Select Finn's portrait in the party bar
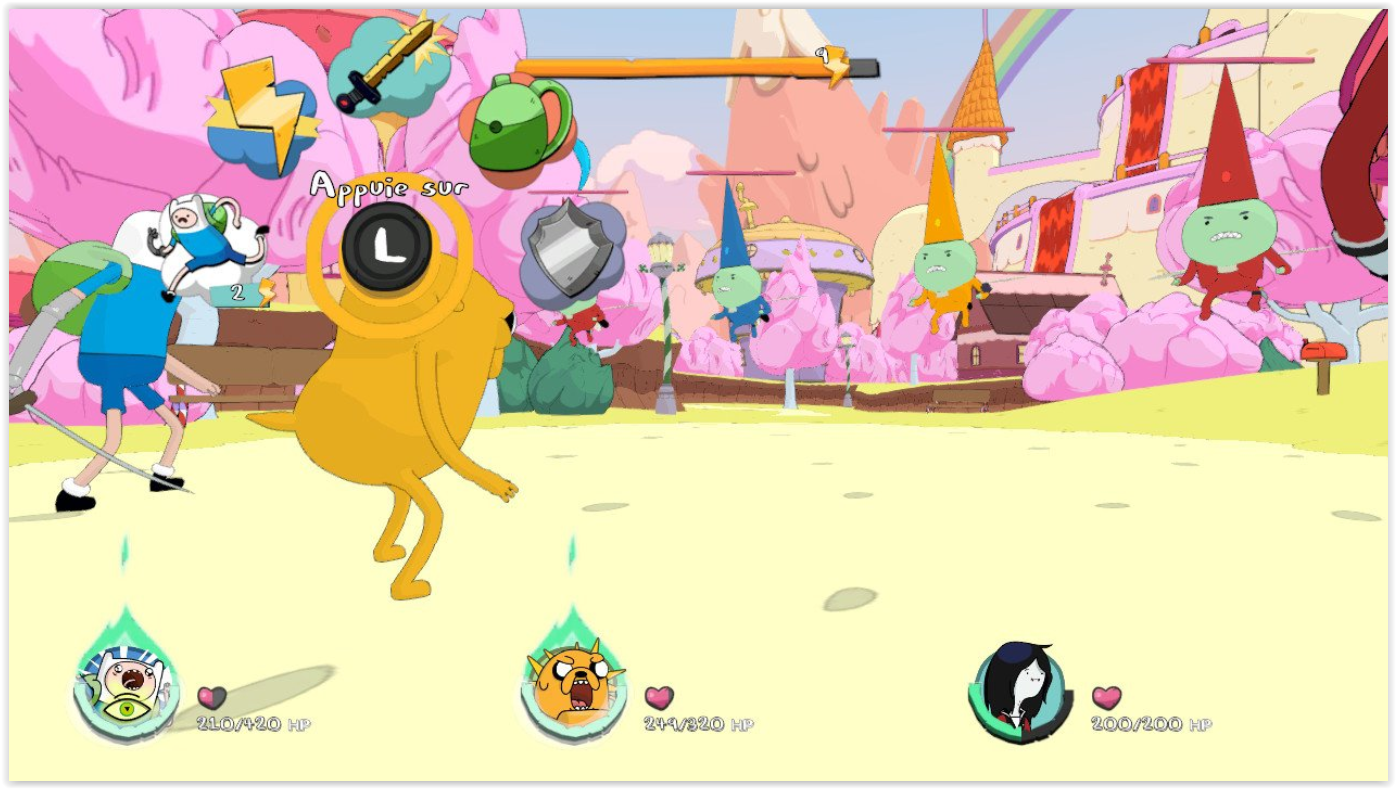This screenshot has height=789, width=1396. (127, 687)
